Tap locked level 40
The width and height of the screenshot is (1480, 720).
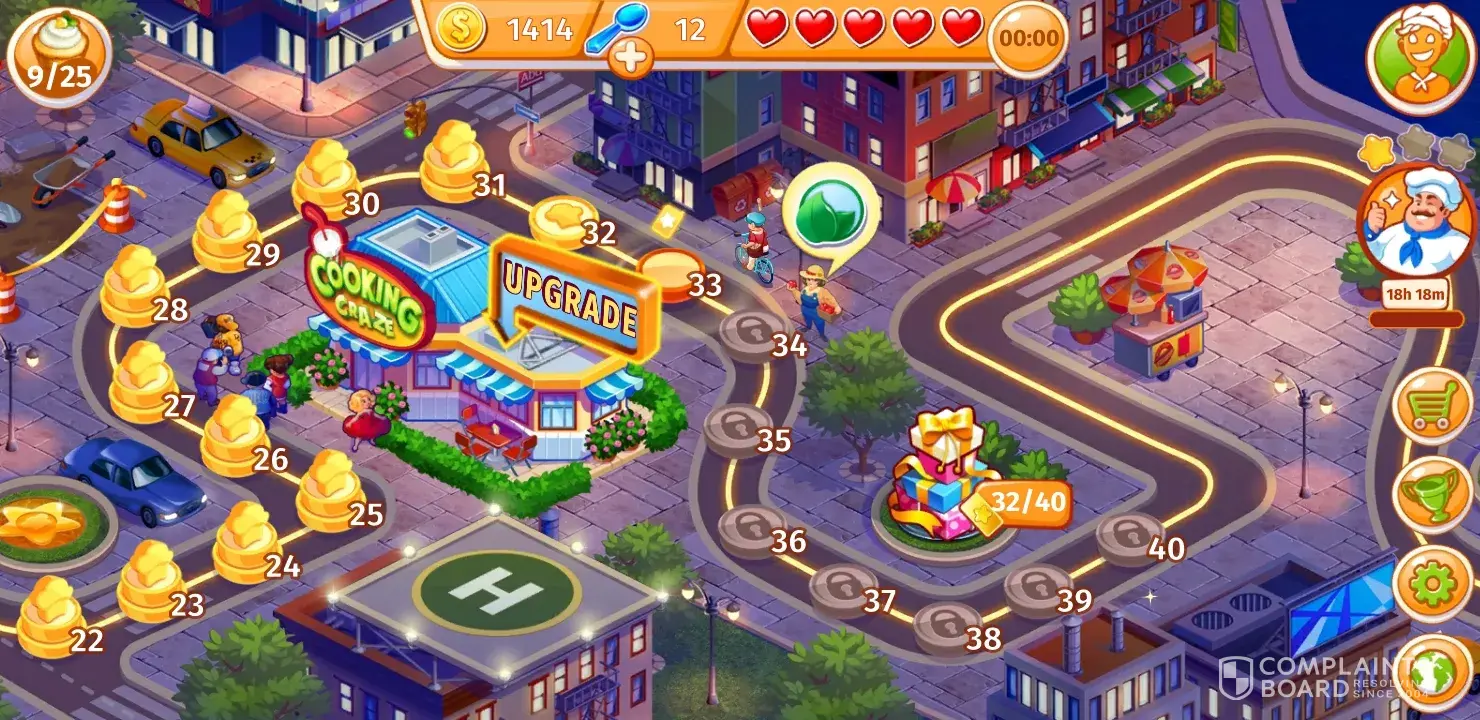pyautogui.click(x=1129, y=539)
